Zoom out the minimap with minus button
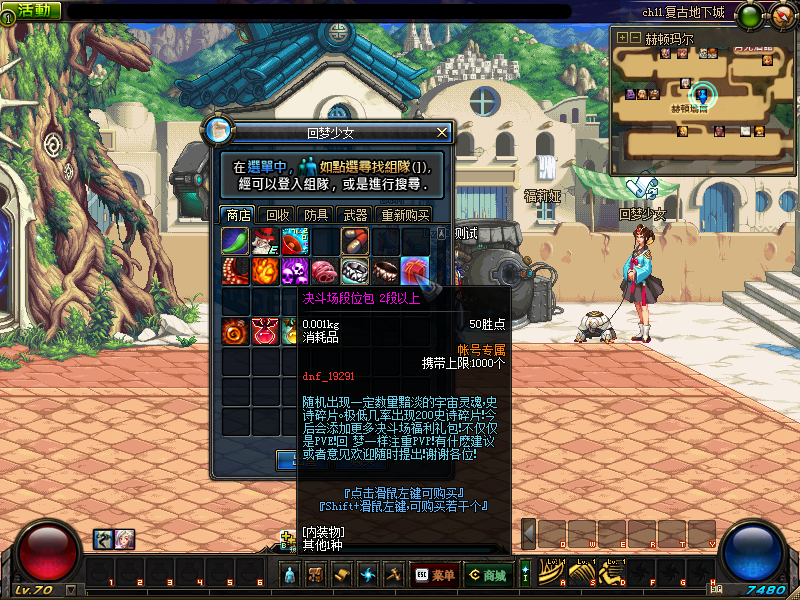Image resolution: width=800 pixels, height=600 pixels. (634, 37)
